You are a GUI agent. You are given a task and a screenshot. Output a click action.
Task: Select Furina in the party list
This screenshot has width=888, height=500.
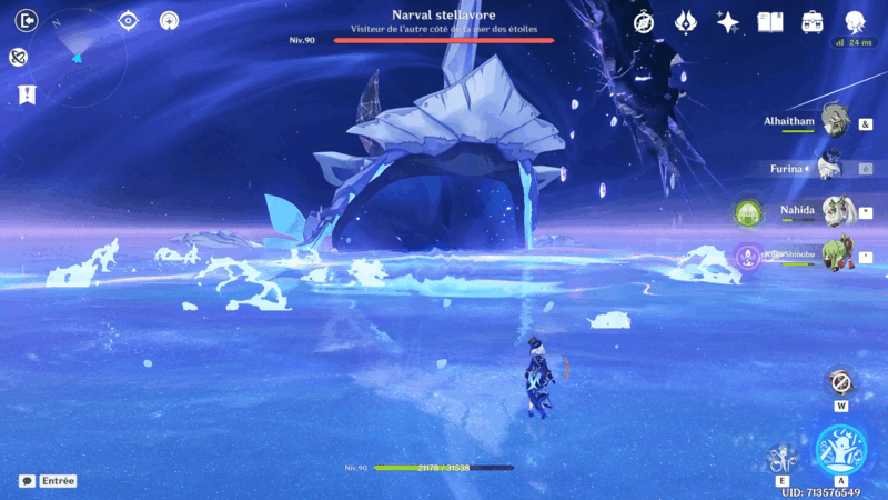tap(832, 166)
